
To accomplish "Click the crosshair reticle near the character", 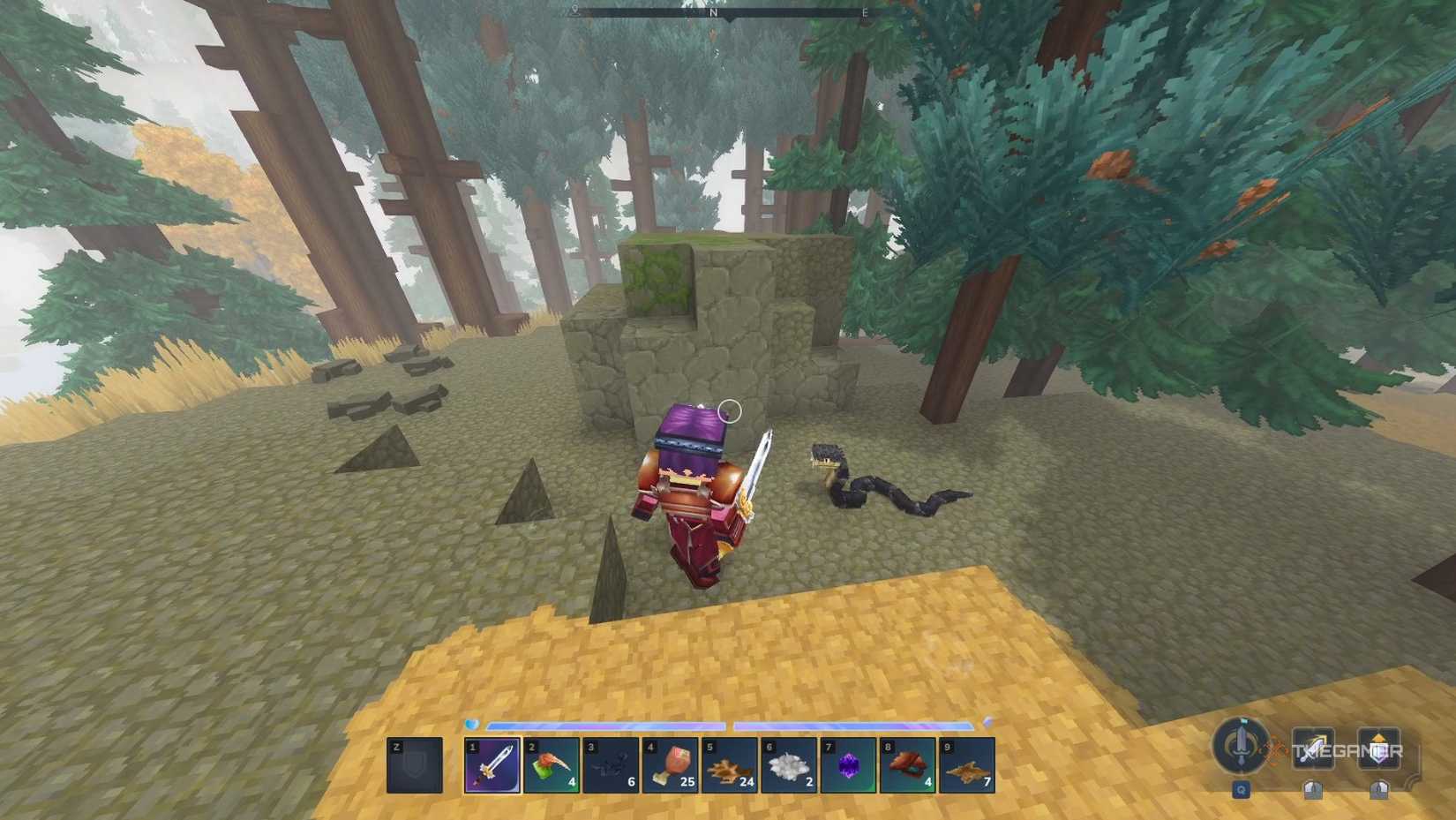I will [731, 409].
